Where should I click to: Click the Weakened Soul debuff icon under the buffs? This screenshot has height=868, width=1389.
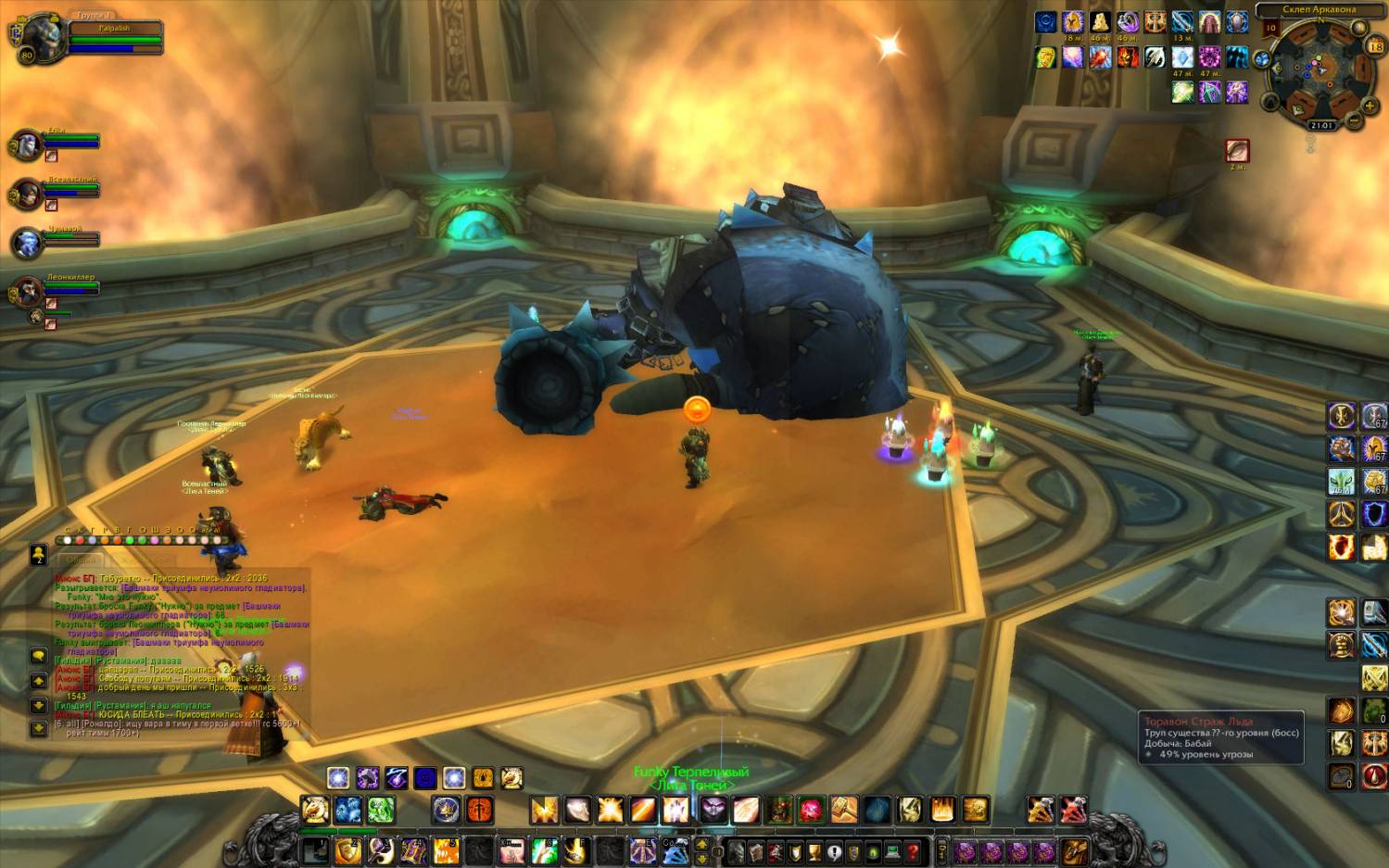(1237, 150)
